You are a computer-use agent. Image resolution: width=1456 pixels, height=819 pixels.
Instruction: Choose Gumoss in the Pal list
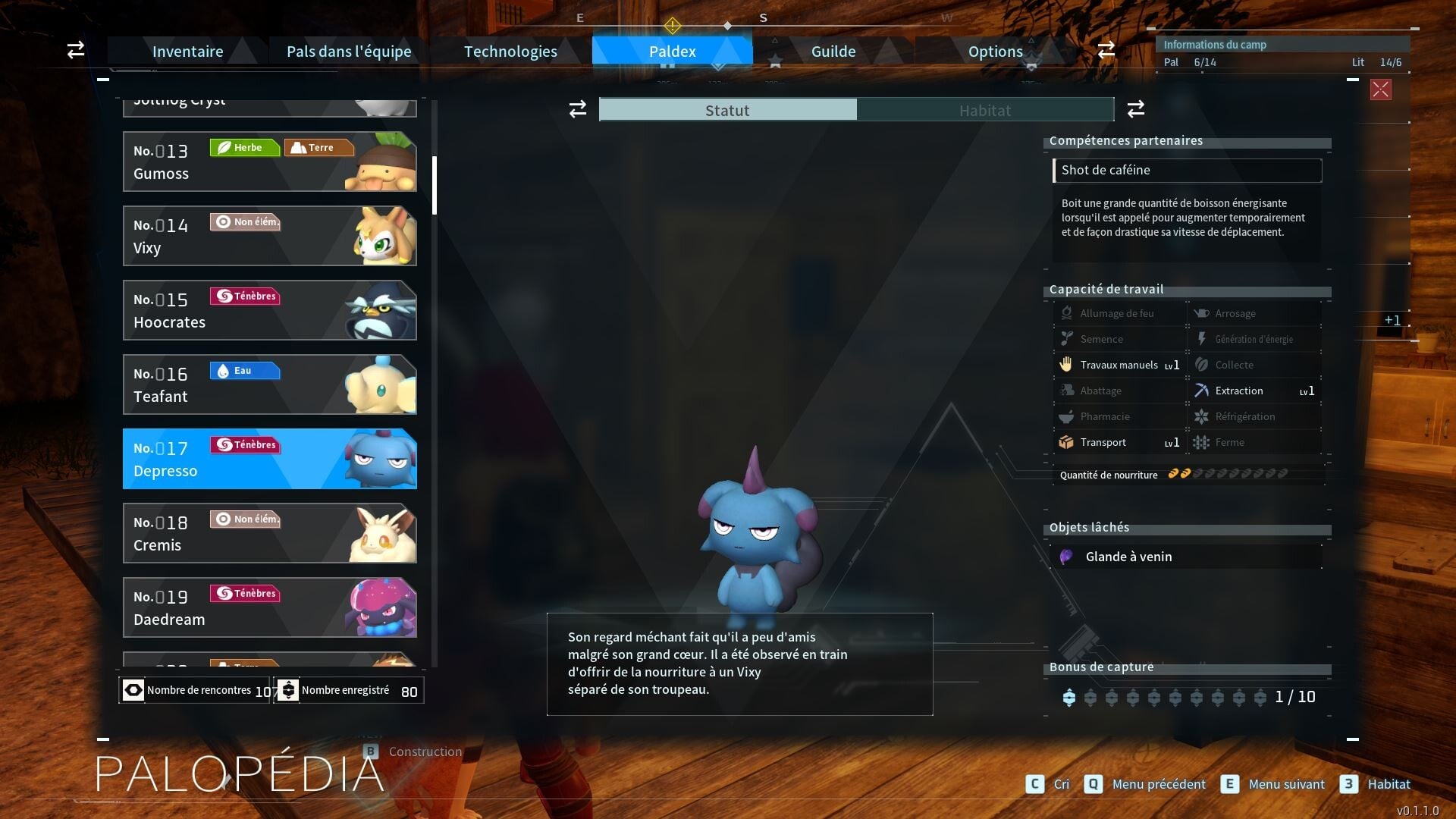tap(269, 162)
